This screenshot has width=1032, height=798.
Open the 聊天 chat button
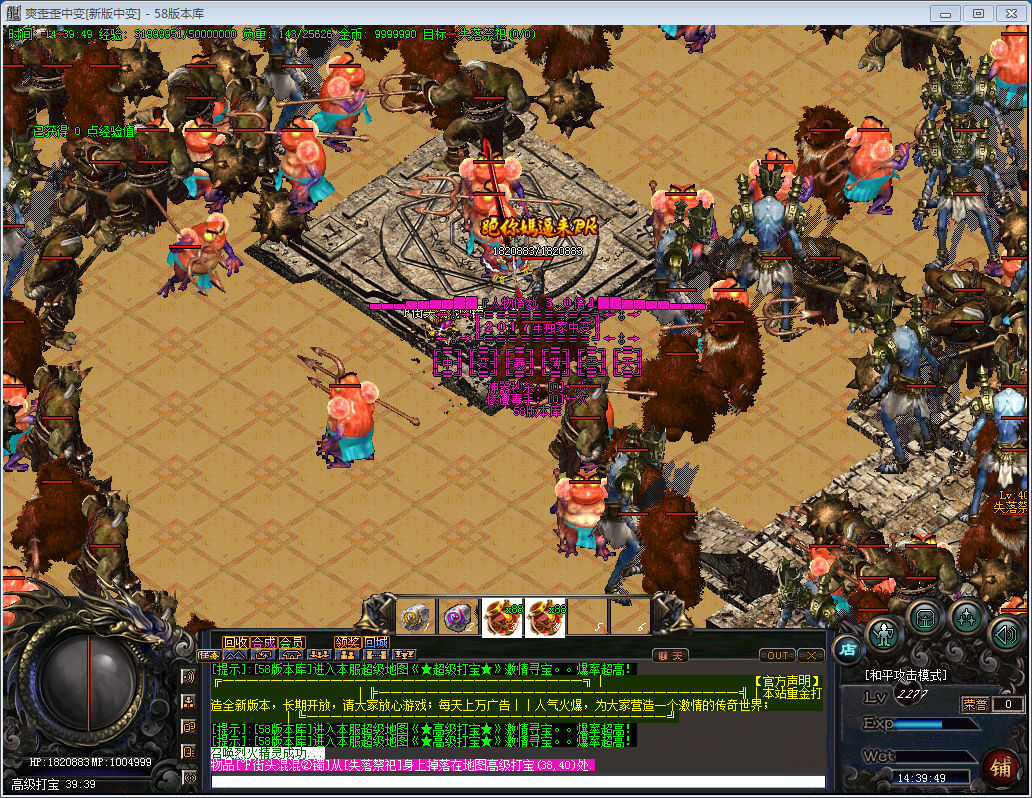671,656
